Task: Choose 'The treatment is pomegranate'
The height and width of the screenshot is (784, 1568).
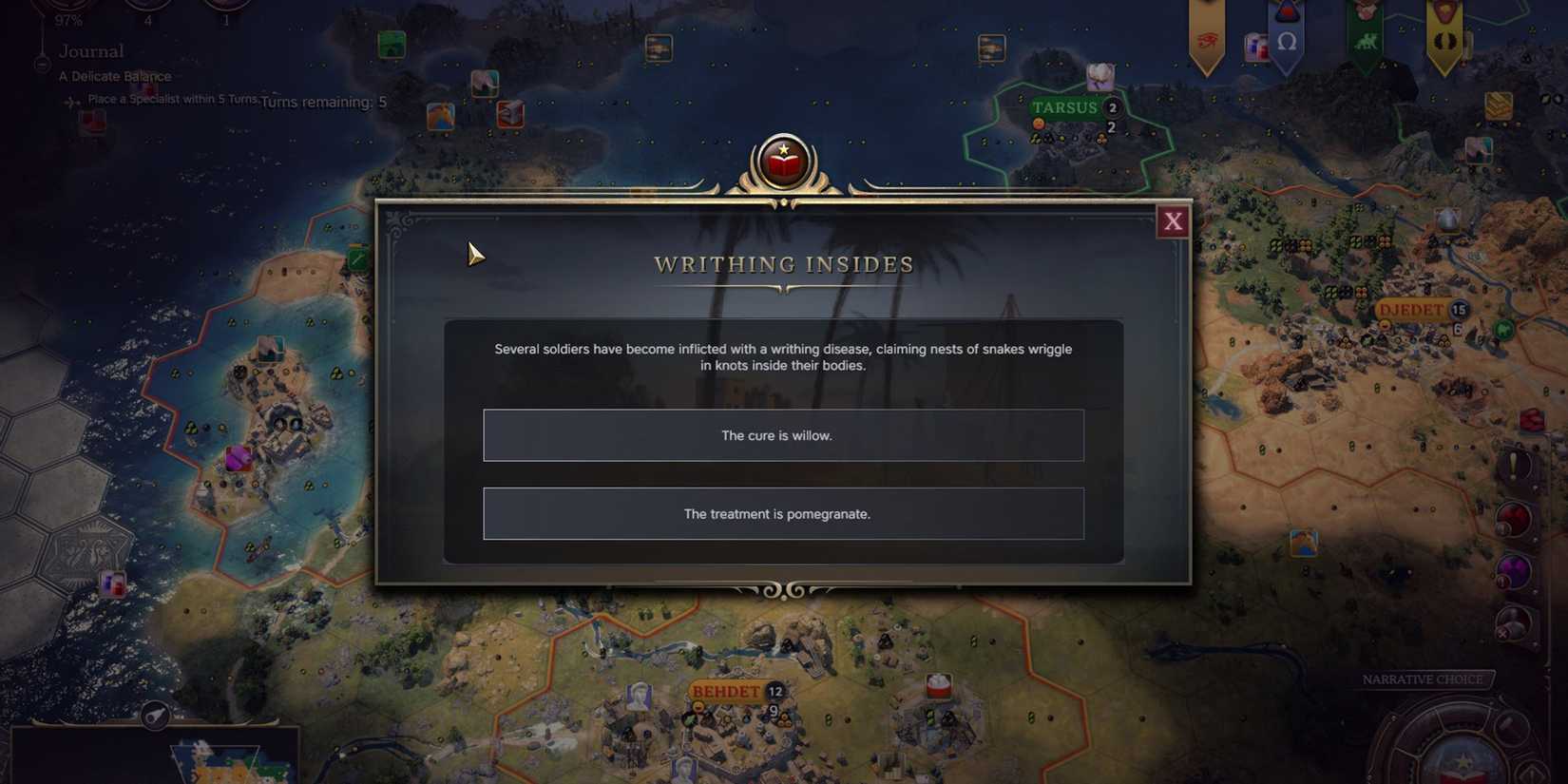Action: [x=783, y=513]
